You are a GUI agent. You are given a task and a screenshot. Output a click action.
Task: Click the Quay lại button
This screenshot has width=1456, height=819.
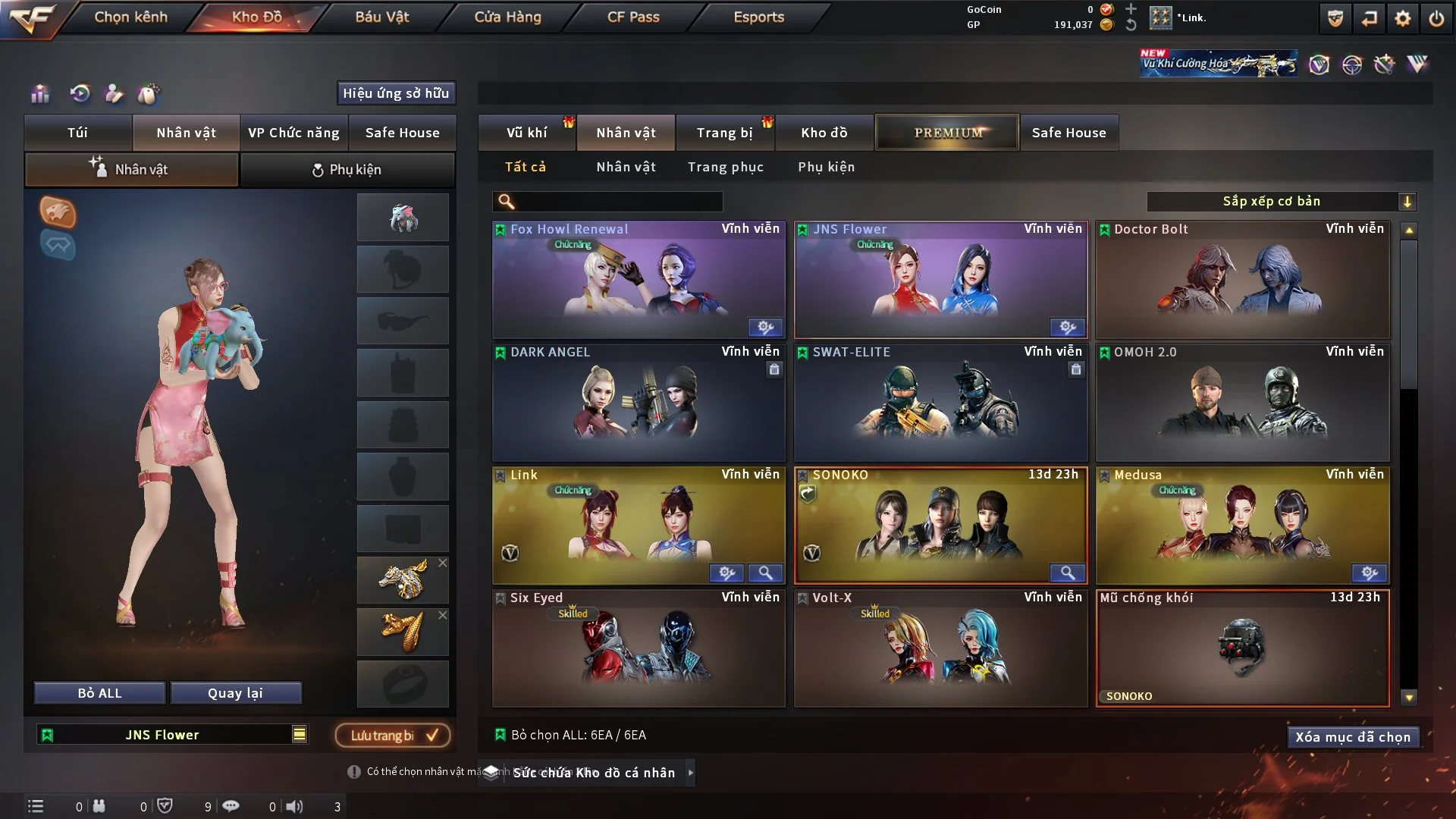235,693
